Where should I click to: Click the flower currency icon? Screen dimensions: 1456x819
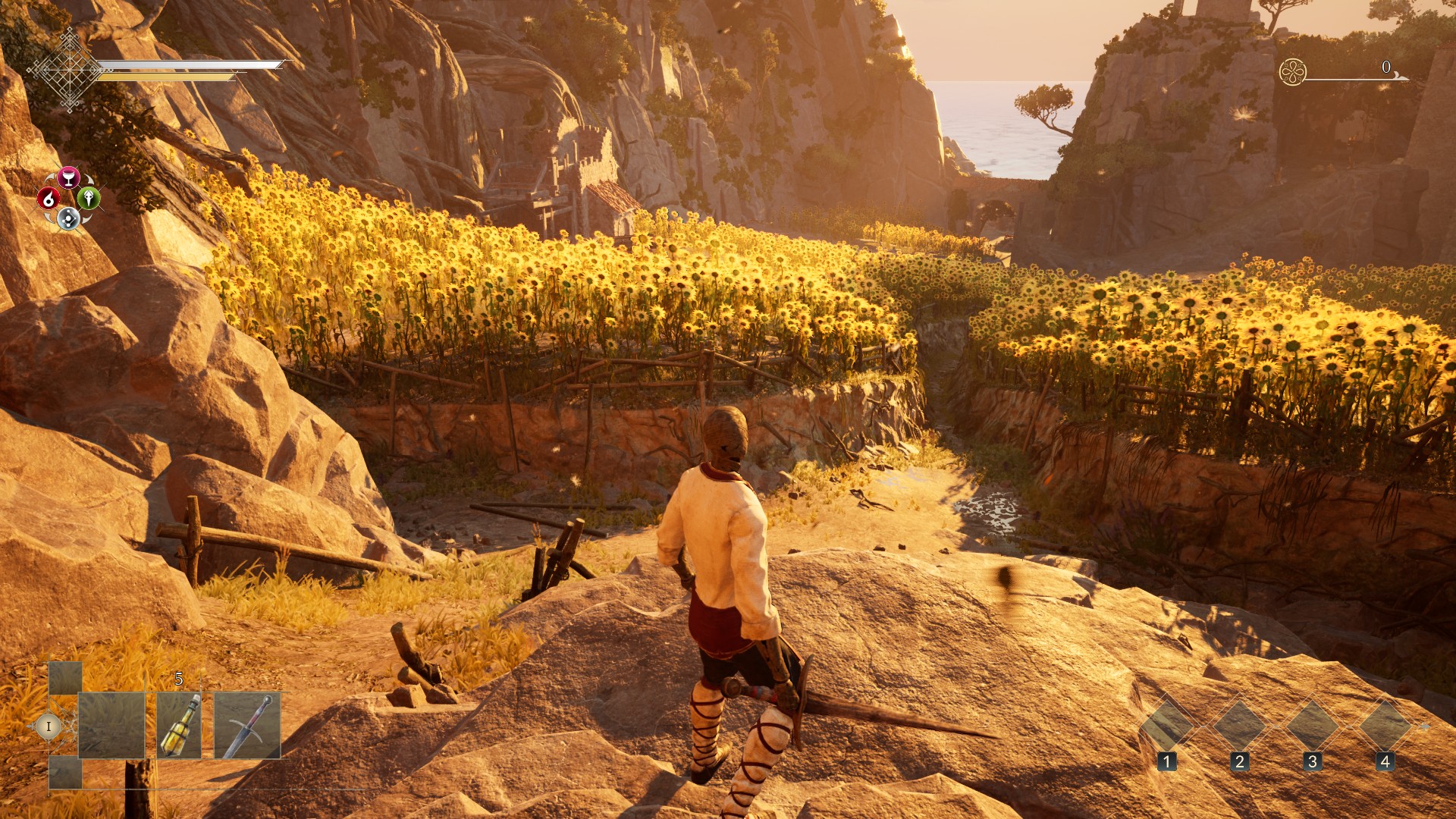point(1292,72)
